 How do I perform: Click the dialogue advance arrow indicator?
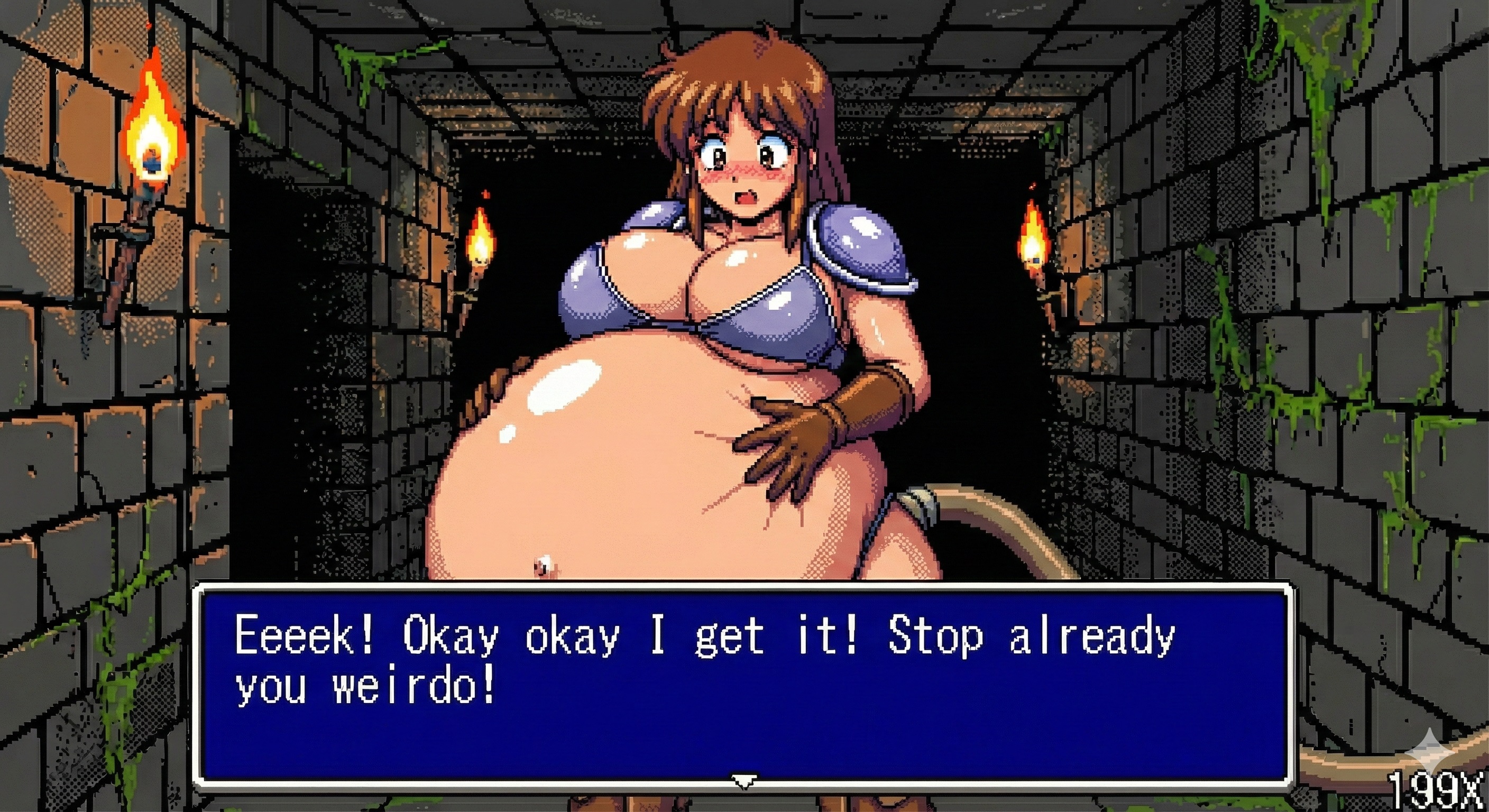click(x=743, y=781)
